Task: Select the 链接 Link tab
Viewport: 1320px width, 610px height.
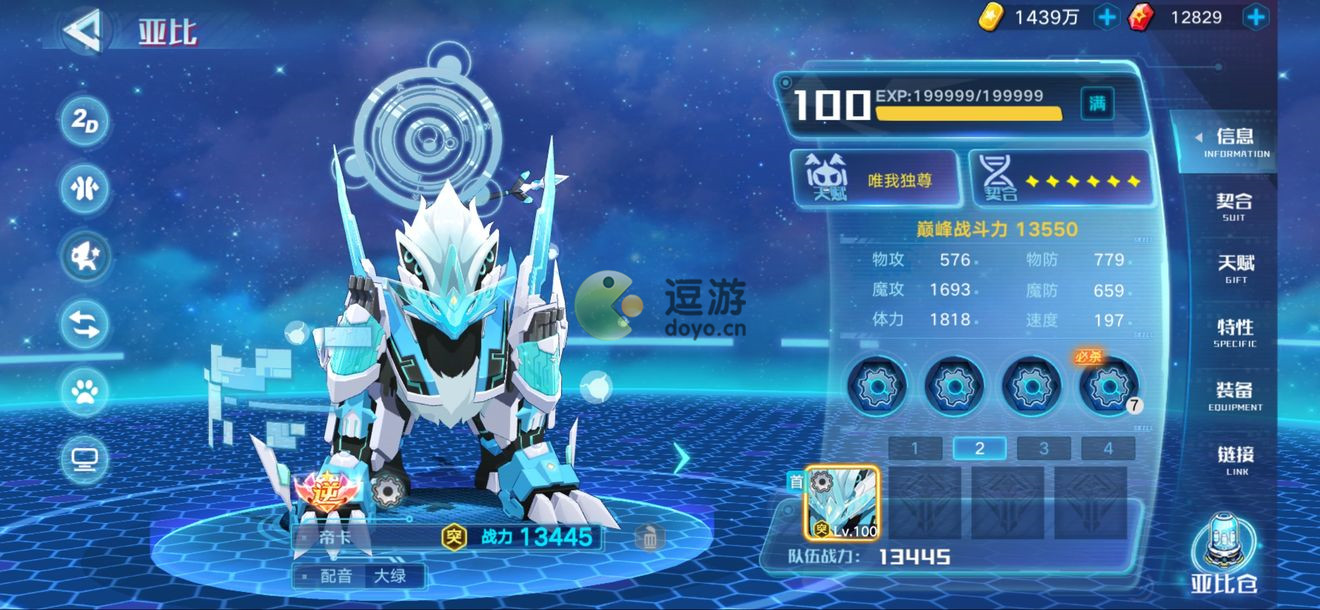Action: [1235, 458]
